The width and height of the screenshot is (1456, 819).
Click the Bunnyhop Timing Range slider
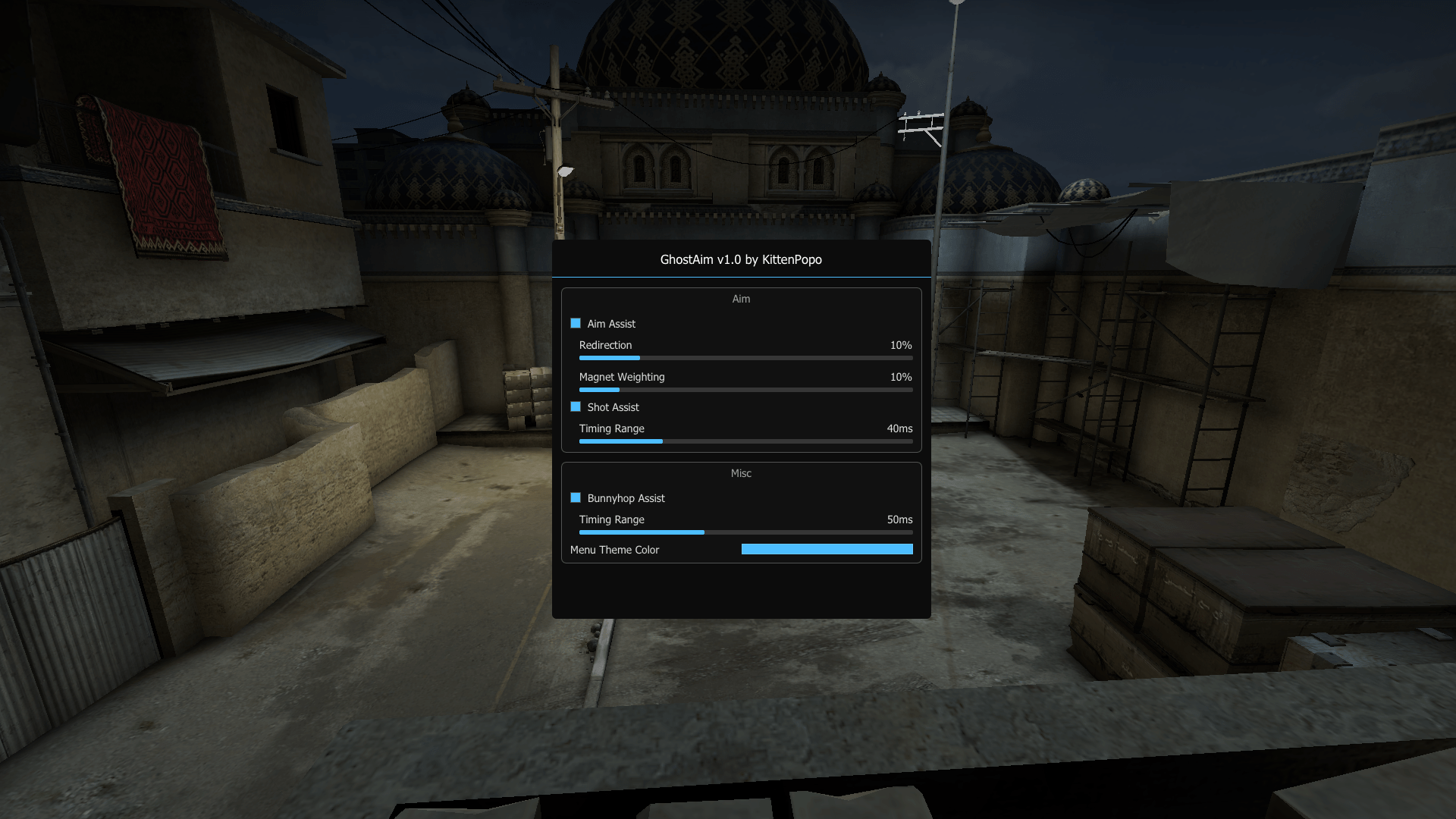point(745,532)
